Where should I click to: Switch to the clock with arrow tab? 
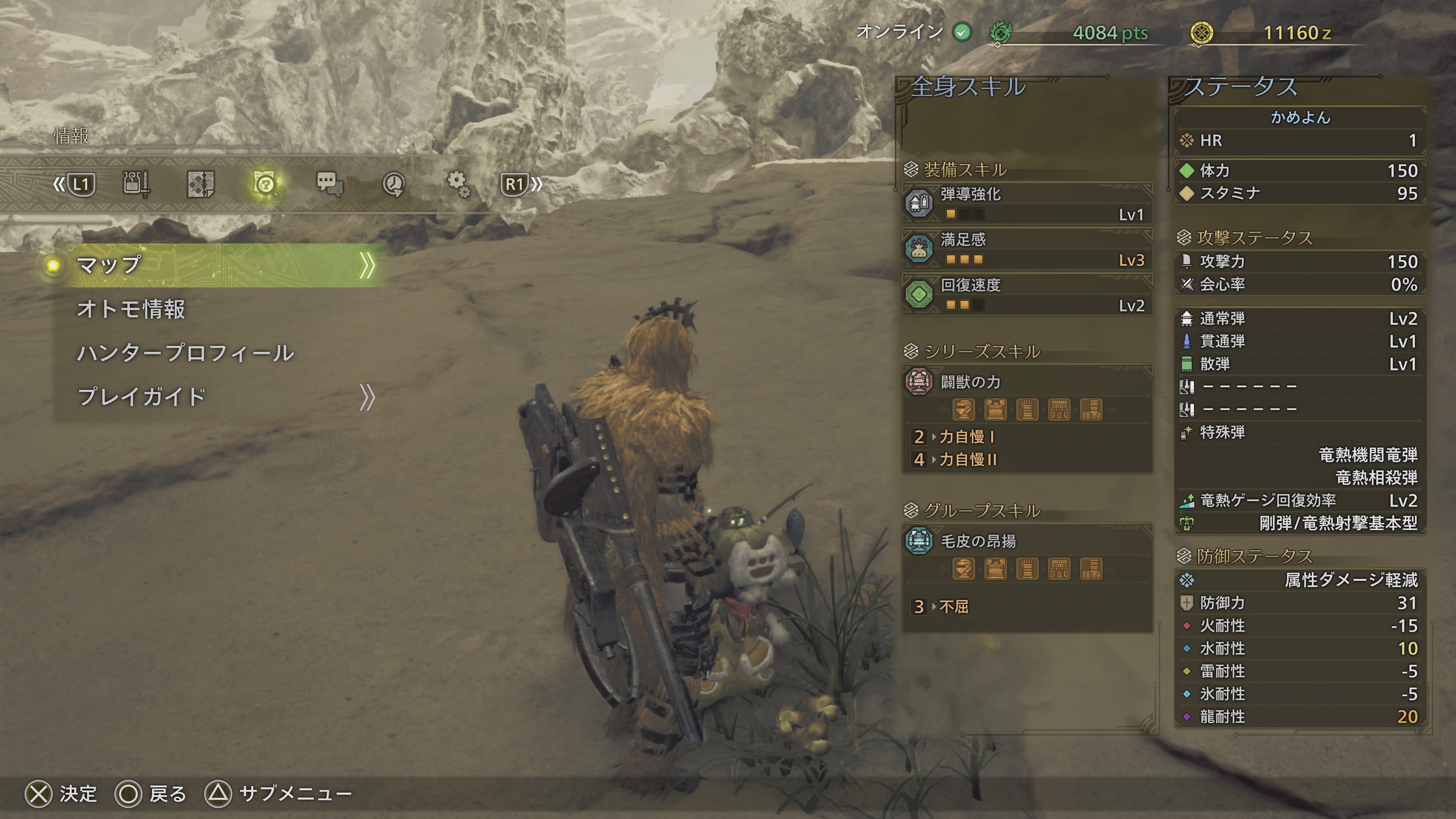[x=394, y=184]
